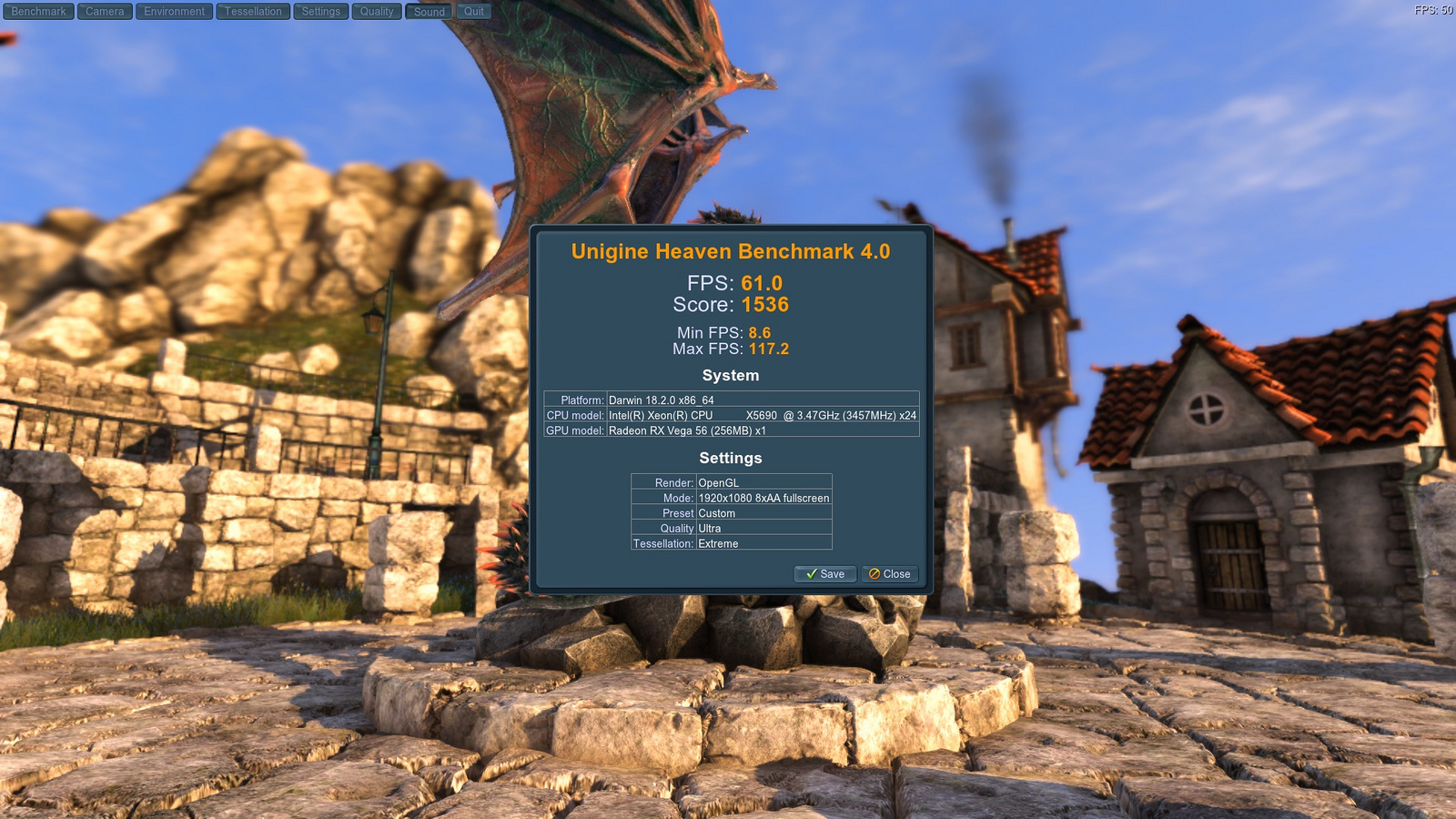The height and width of the screenshot is (819, 1456).
Task: Save the benchmark results
Action: pyautogui.click(x=825, y=574)
